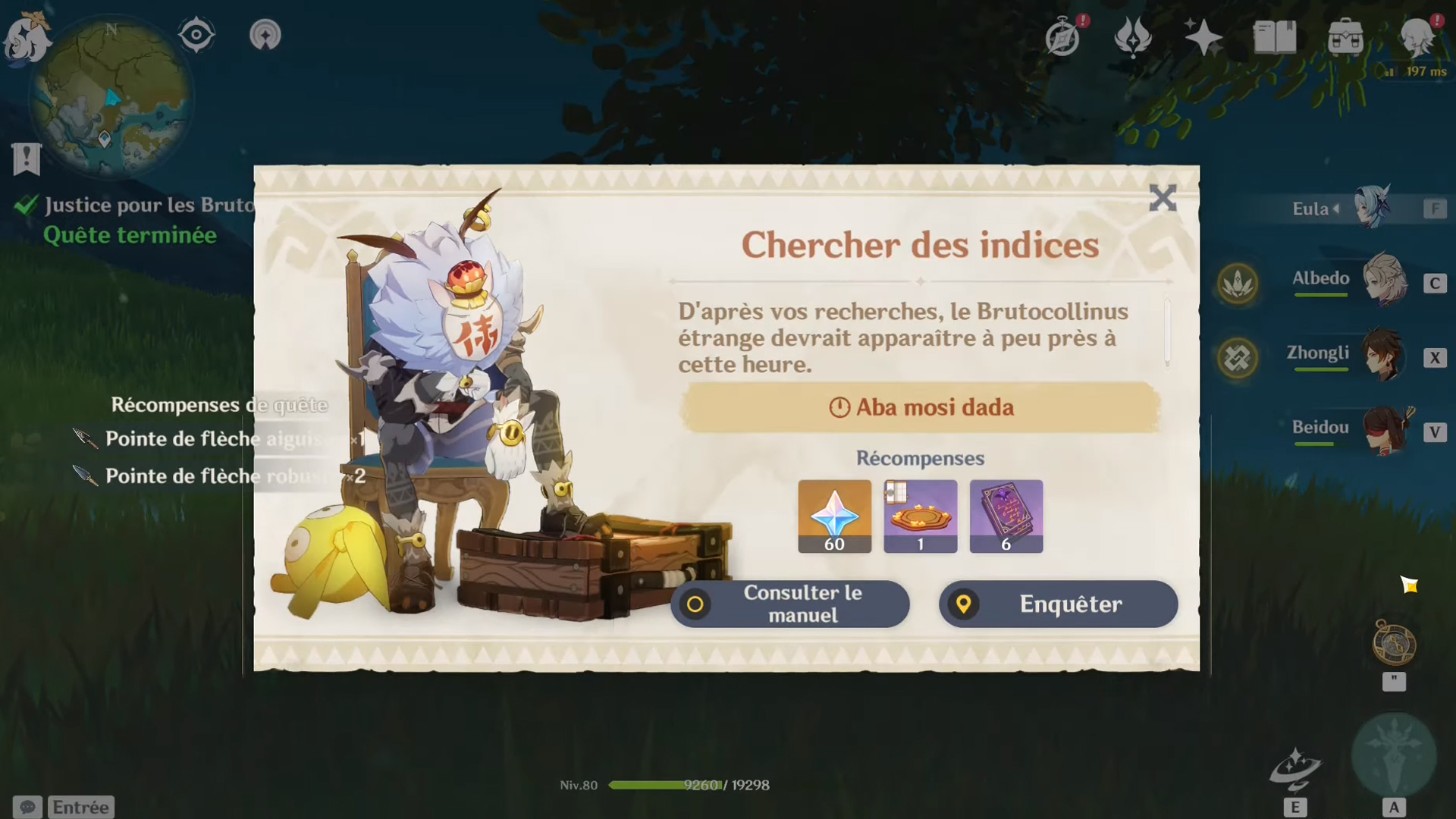Select the Primogem x60 reward
1456x819 pixels.
[x=834, y=516]
